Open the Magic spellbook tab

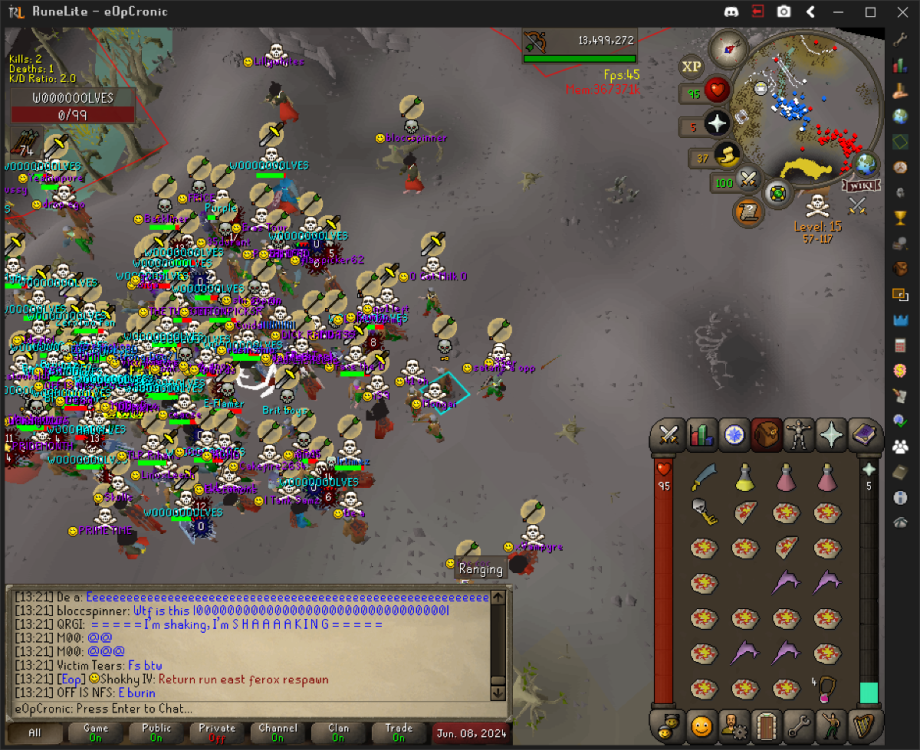(864, 434)
